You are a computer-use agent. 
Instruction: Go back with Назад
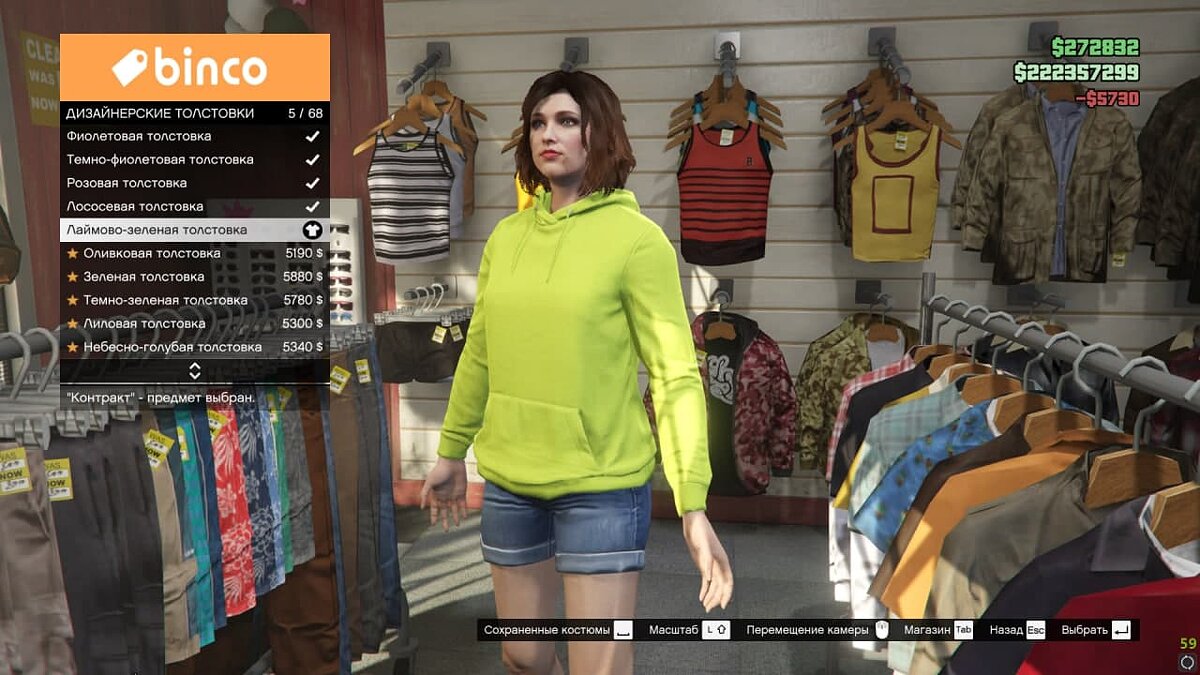(1016, 630)
